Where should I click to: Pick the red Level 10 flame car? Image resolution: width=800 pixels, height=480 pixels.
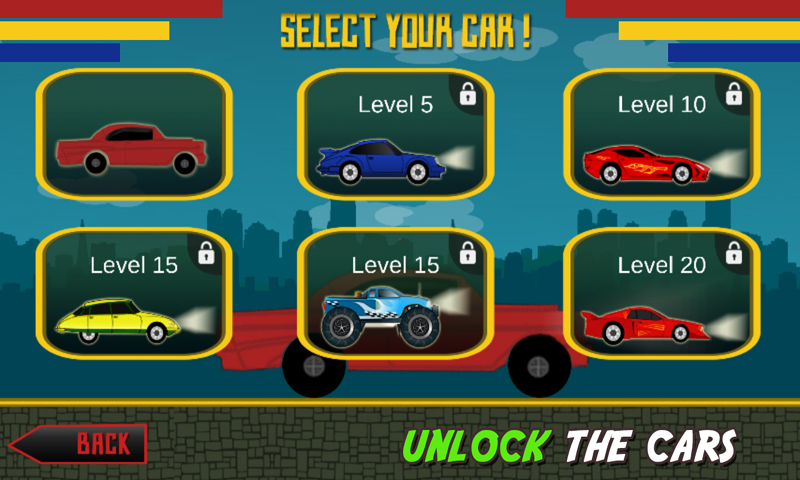pos(662,135)
